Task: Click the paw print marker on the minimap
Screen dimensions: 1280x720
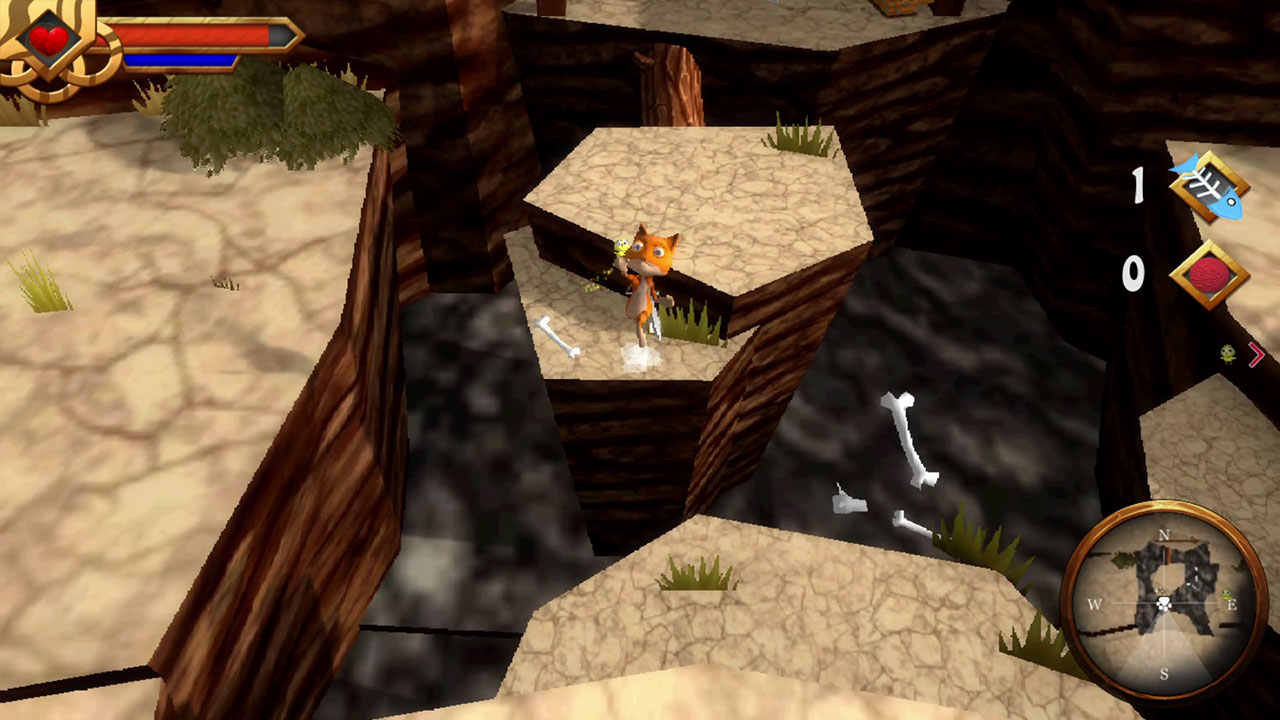Action: pos(1164,604)
